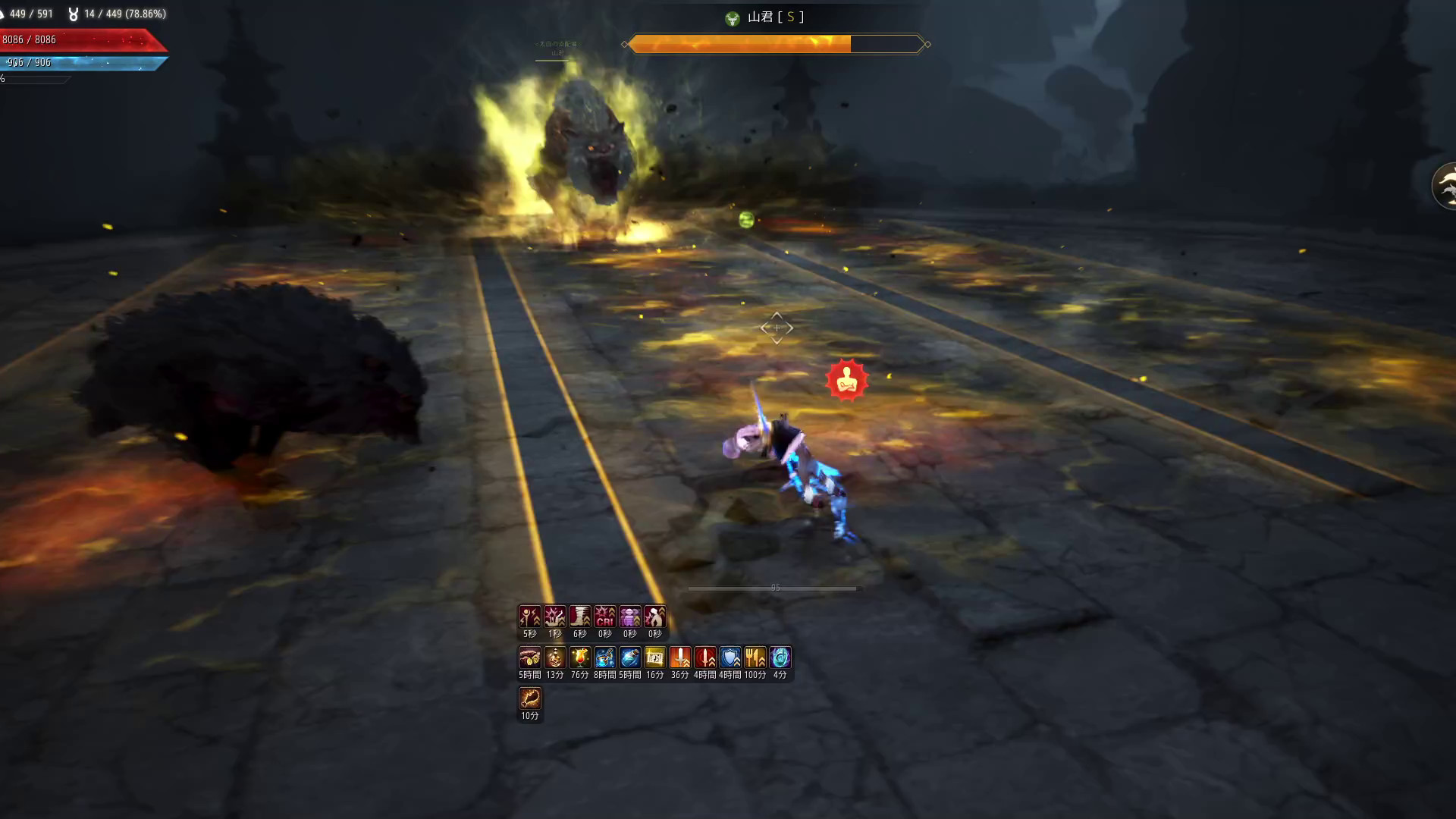Check the tropical cocktail drink buff
Screen dimensions: 1456x819
pyautogui.click(x=580, y=657)
